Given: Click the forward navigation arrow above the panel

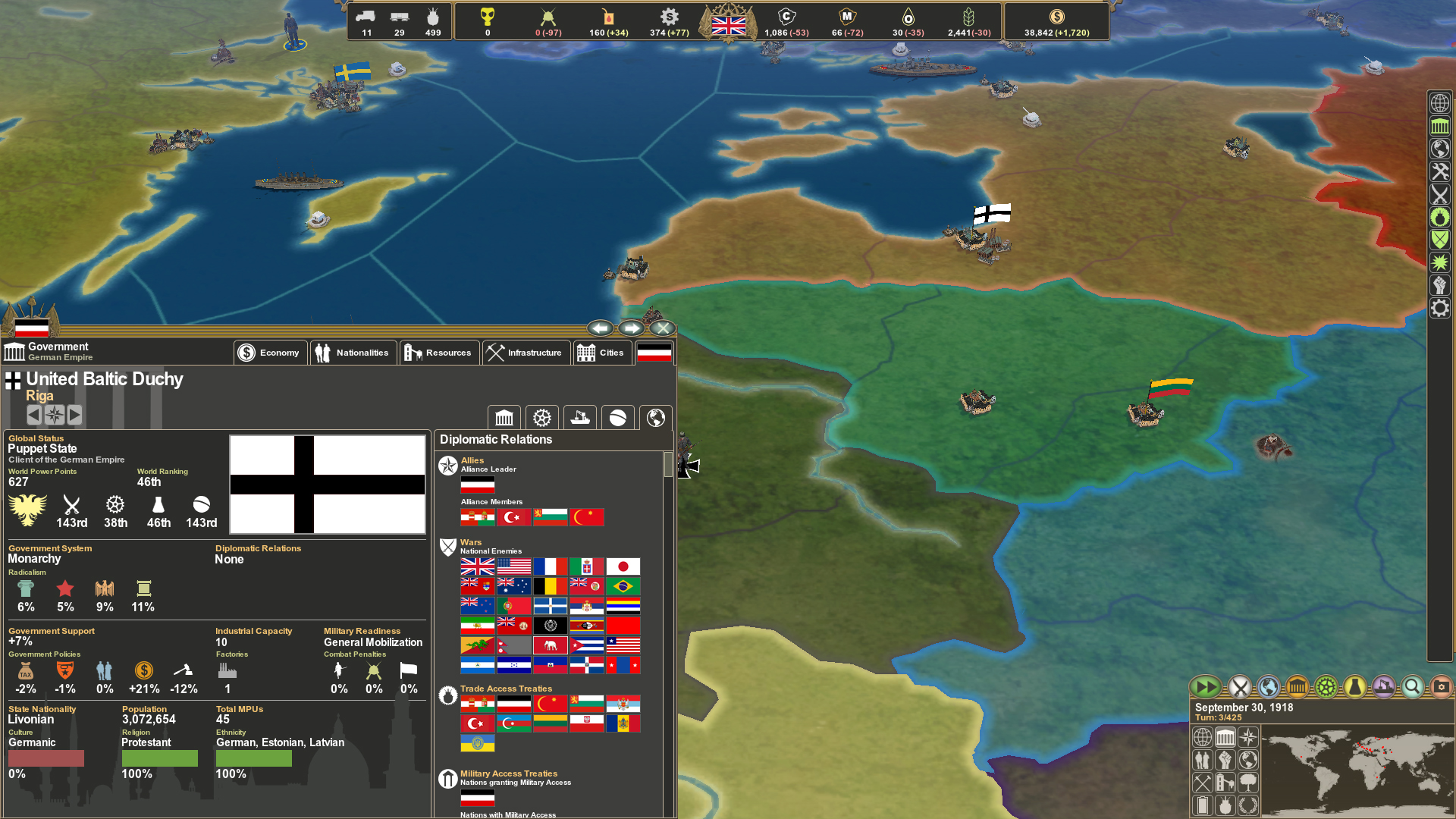Looking at the screenshot, I should pyautogui.click(x=632, y=328).
